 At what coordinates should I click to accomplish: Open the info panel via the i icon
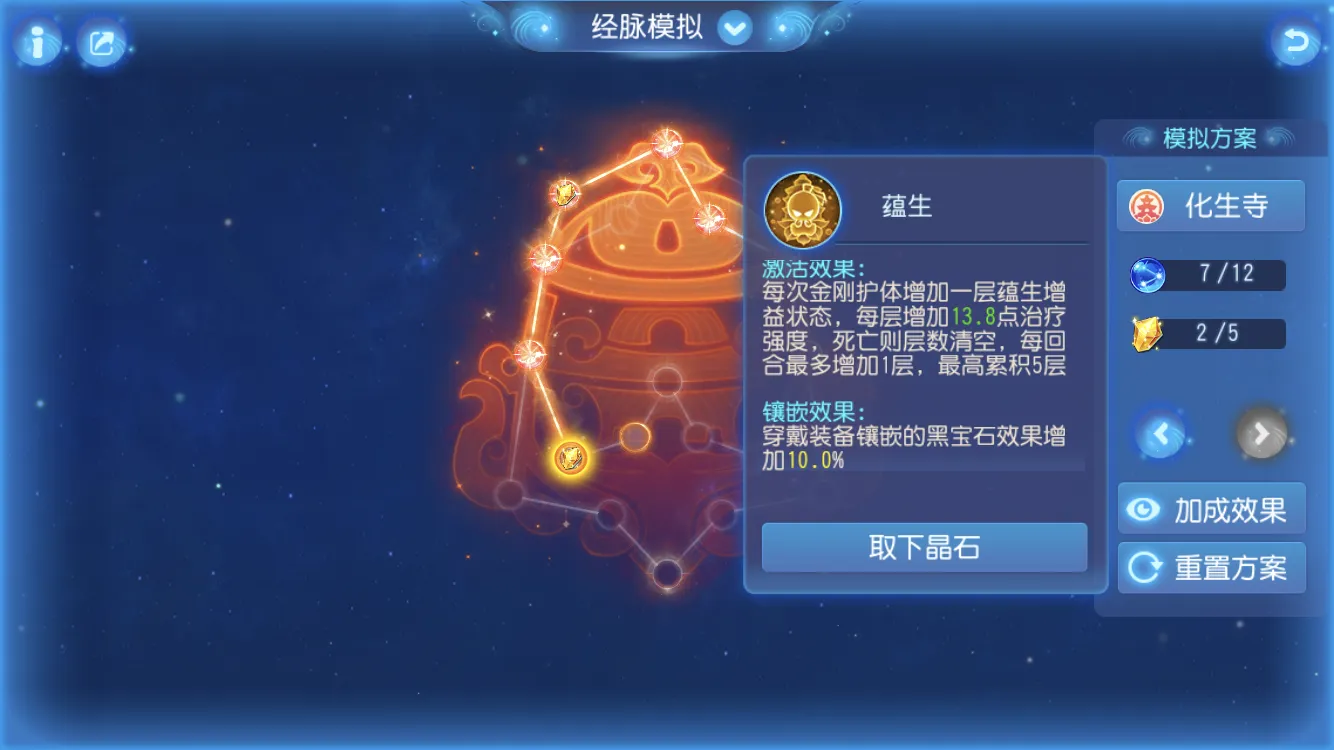pos(37,44)
